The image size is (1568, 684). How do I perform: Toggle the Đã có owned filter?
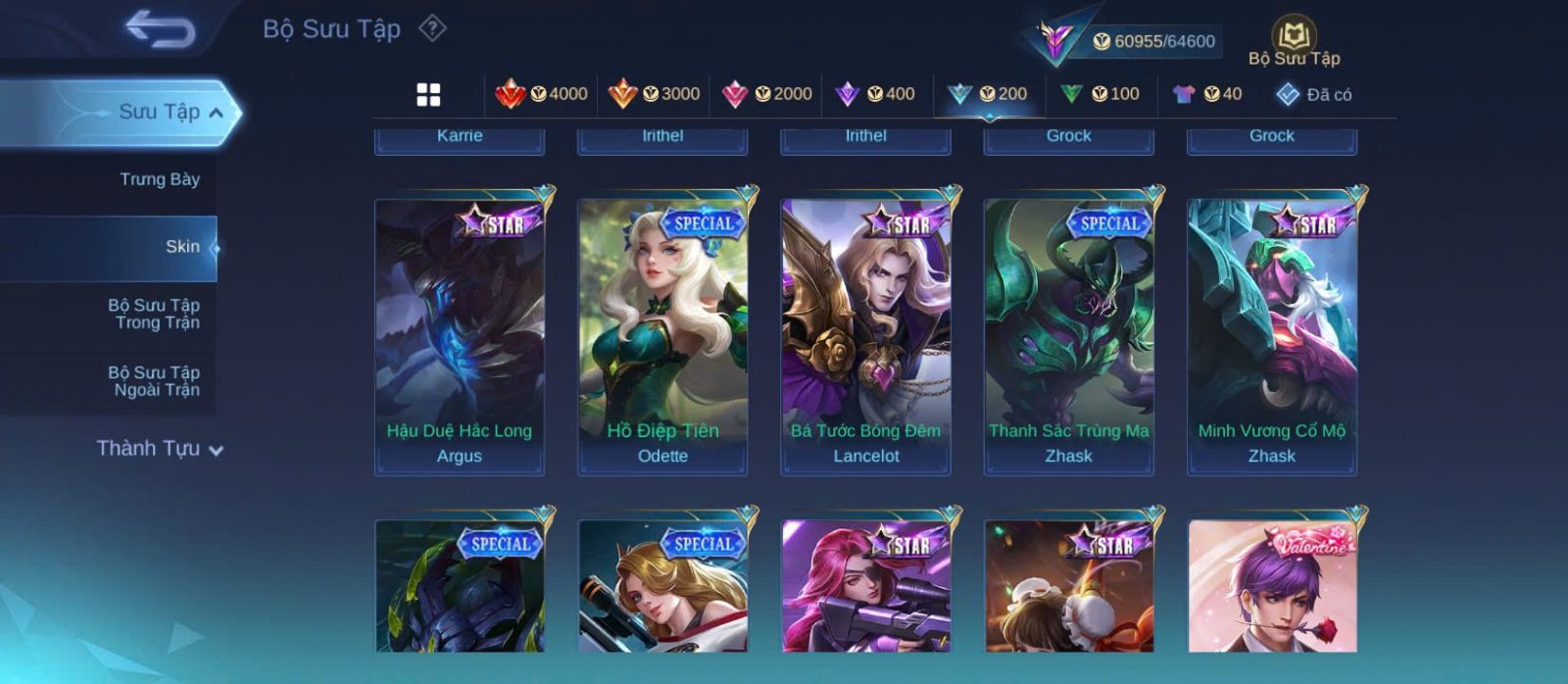point(1313,94)
